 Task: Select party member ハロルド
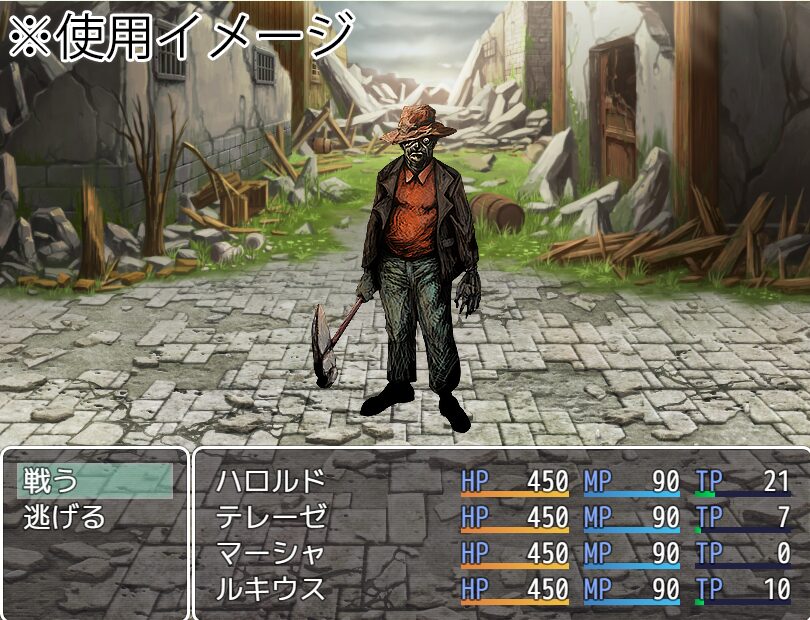click(x=271, y=481)
